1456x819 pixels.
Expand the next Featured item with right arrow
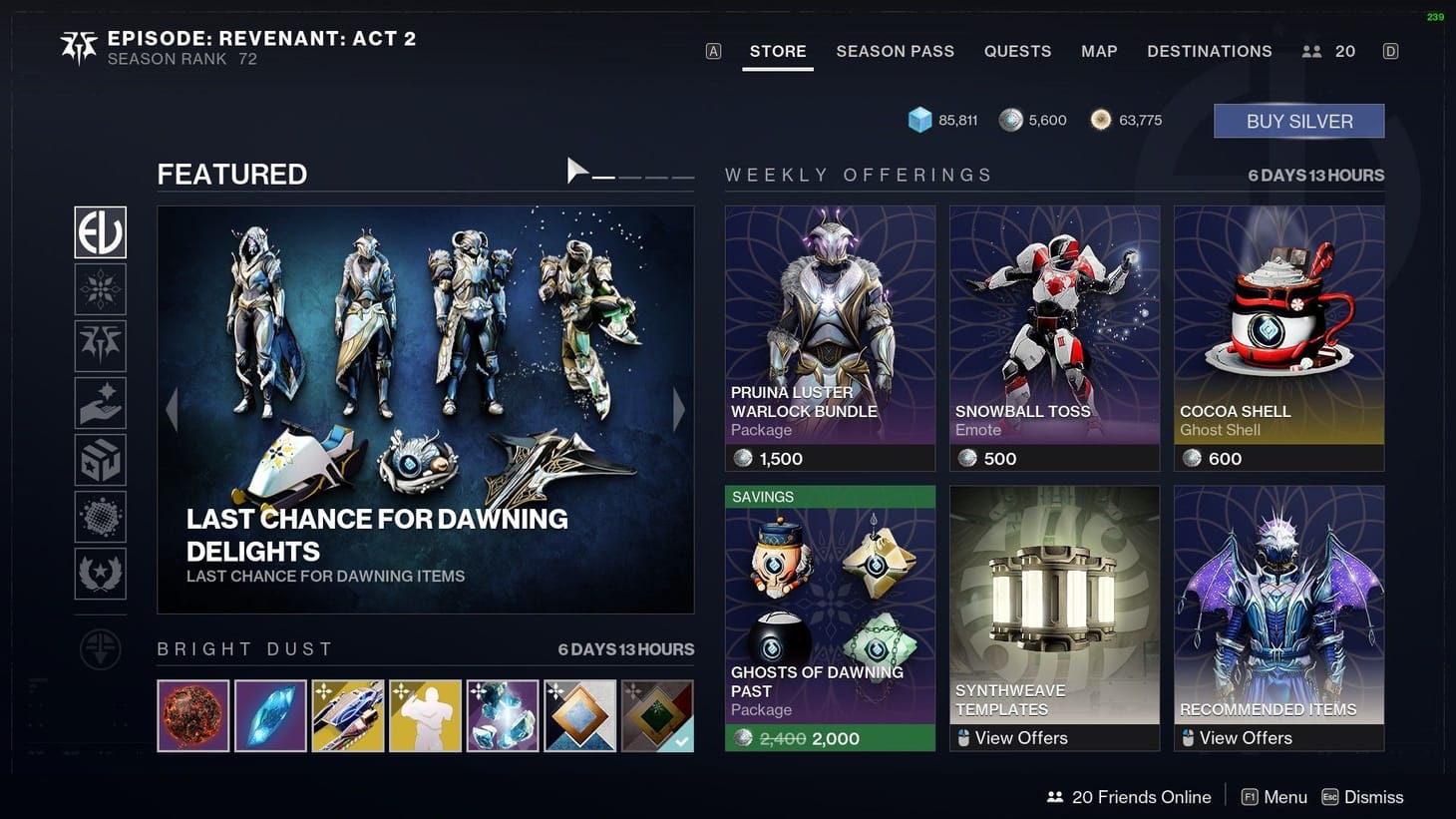(679, 410)
